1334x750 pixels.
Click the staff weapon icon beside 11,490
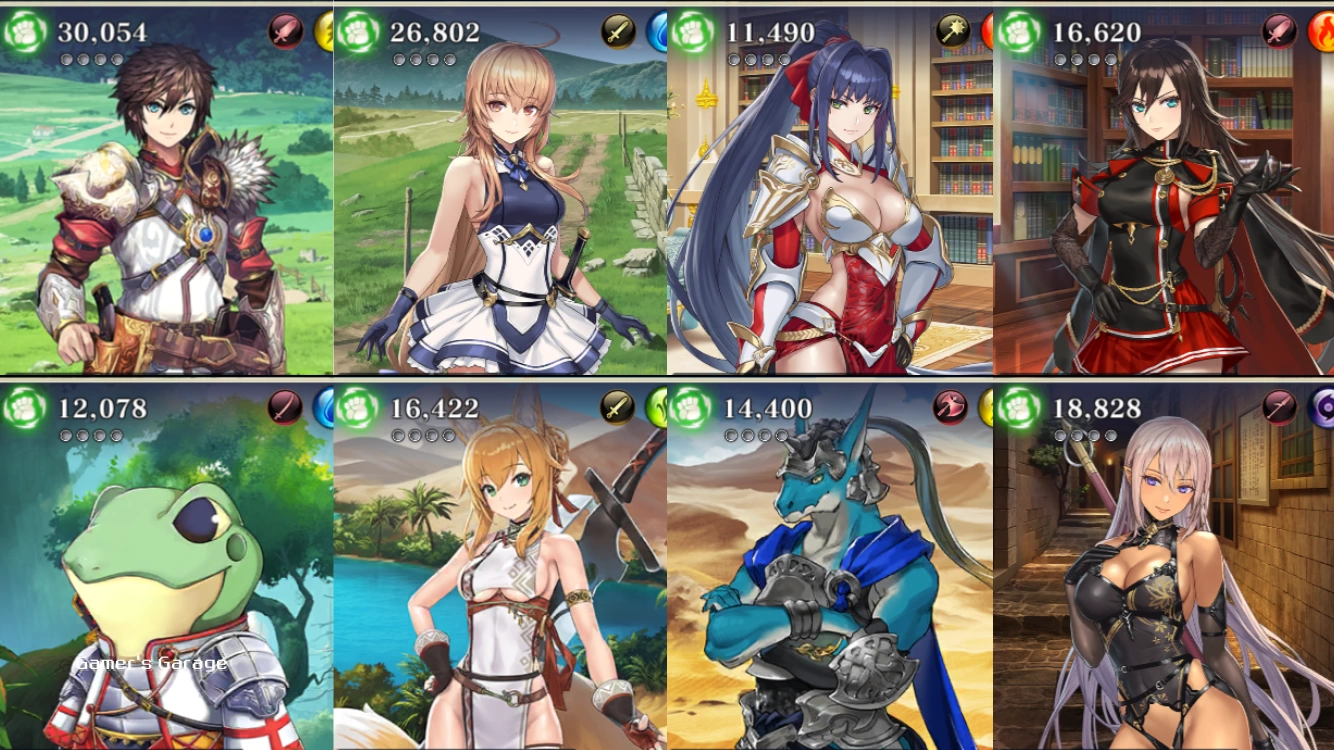953,32
